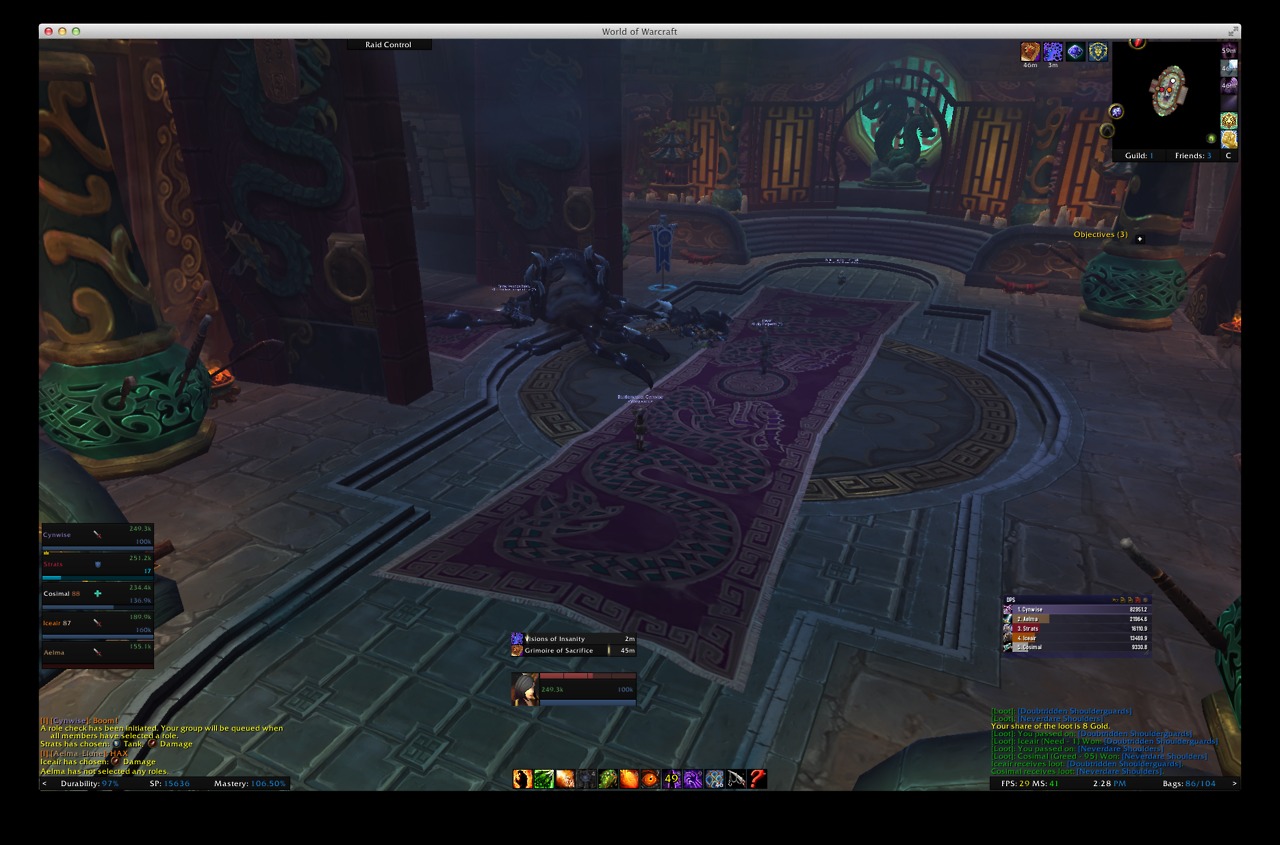The width and height of the screenshot is (1280, 845).
Task: Expand the Objectives tracker
Action: pyautogui.click(x=1100, y=235)
